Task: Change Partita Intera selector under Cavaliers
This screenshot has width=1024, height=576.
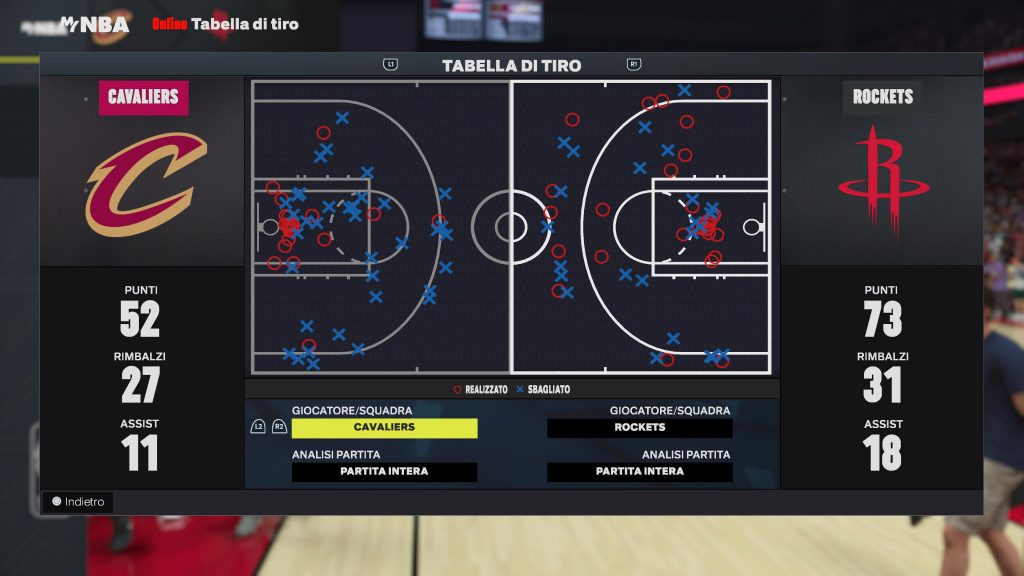Action: 384,472
